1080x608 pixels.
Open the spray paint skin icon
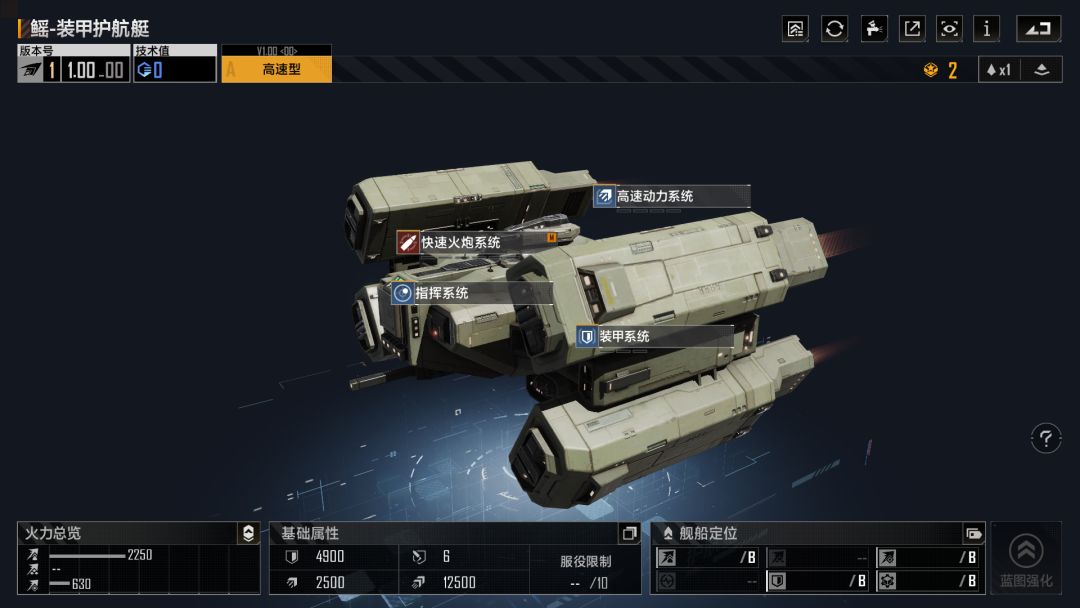click(x=874, y=29)
